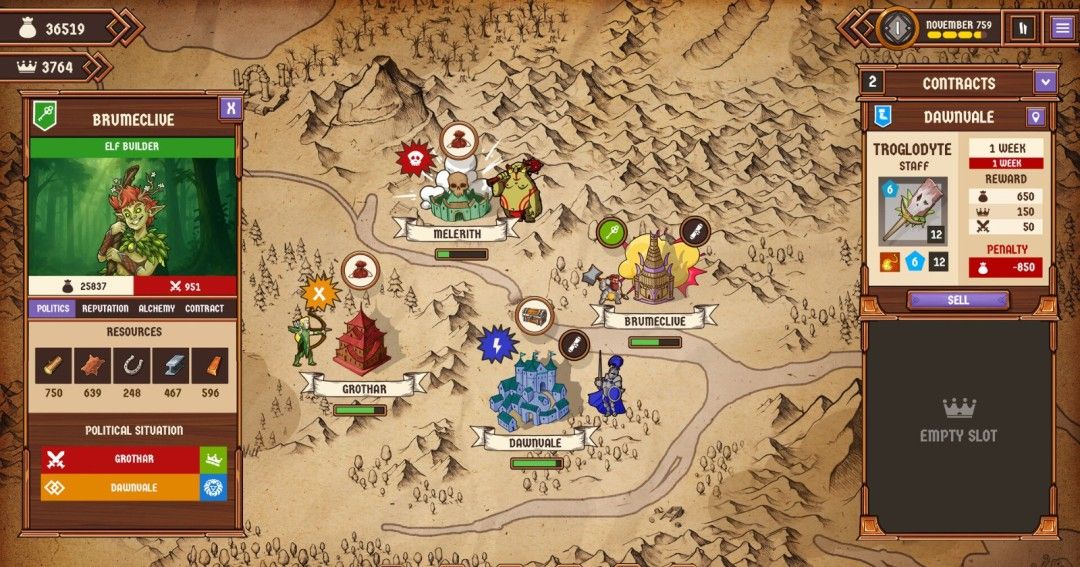The image size is (1080, 567).
Task: Open the Reputation tab
Action: point(105,309)
